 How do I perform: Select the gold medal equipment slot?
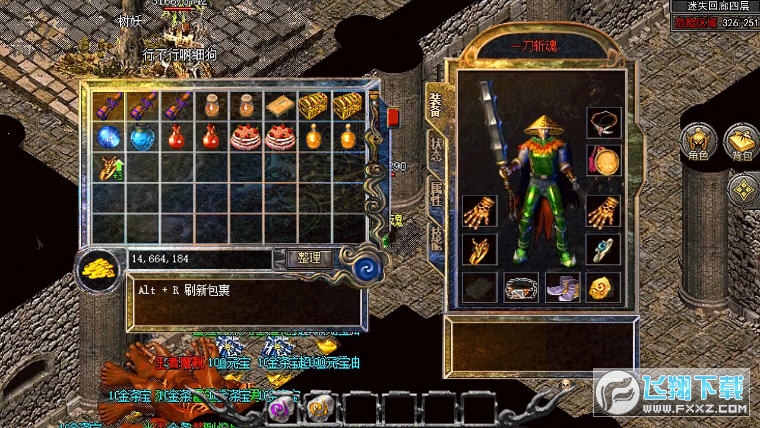pyautogui.click(x=603, y=159)
